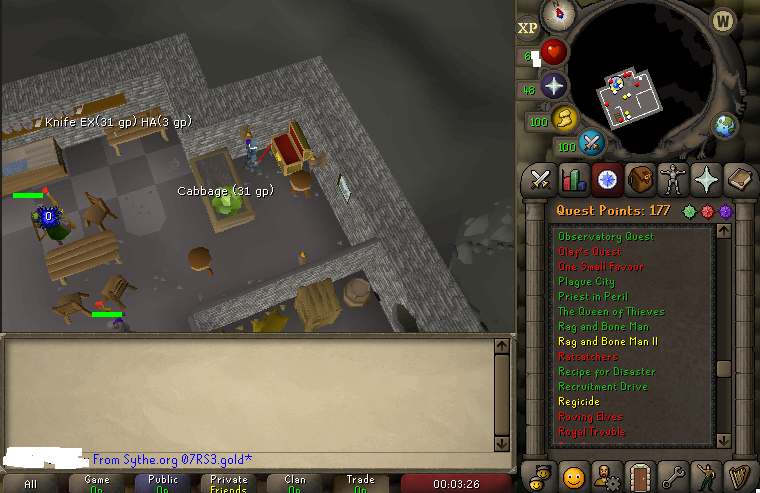This screenshot has height=493, width=760.
Task: Show the Worn Equipment tab
Action: [x=673, y=180]
